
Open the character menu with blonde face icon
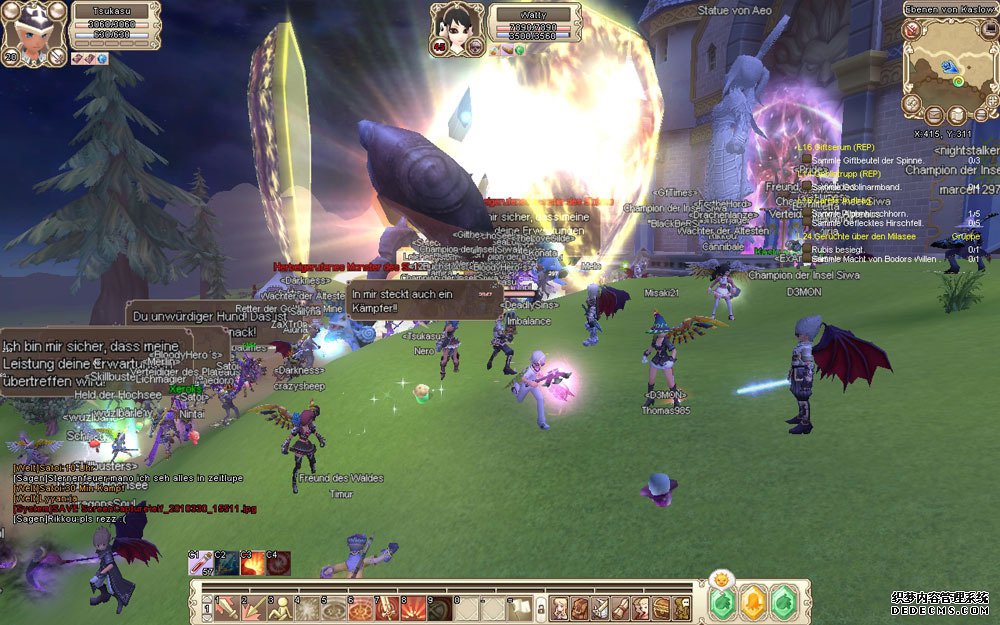[561, 607]
